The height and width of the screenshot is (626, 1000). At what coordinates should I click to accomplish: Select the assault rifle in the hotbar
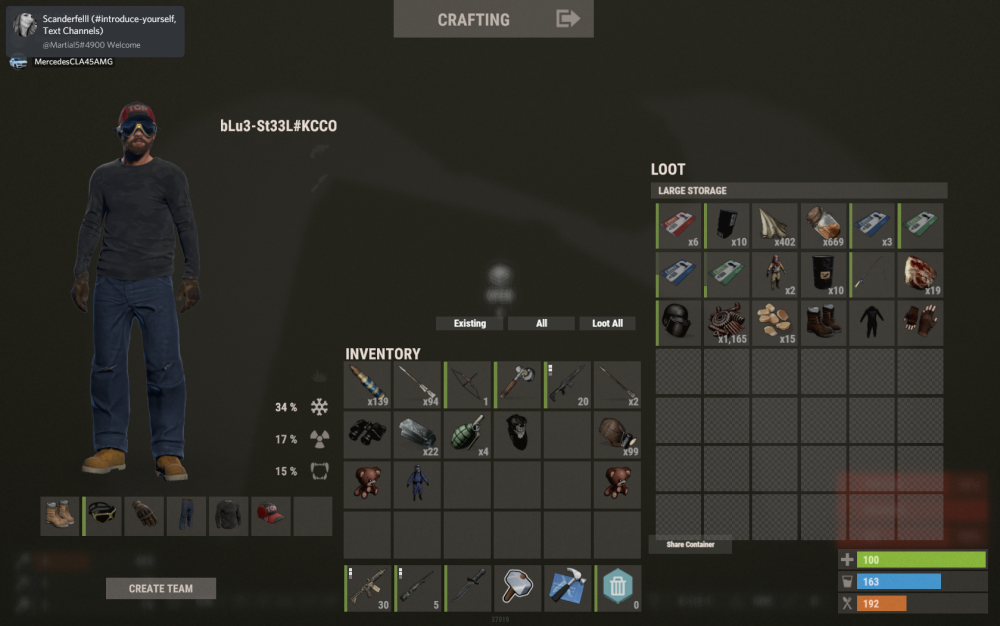click(367, 588)
